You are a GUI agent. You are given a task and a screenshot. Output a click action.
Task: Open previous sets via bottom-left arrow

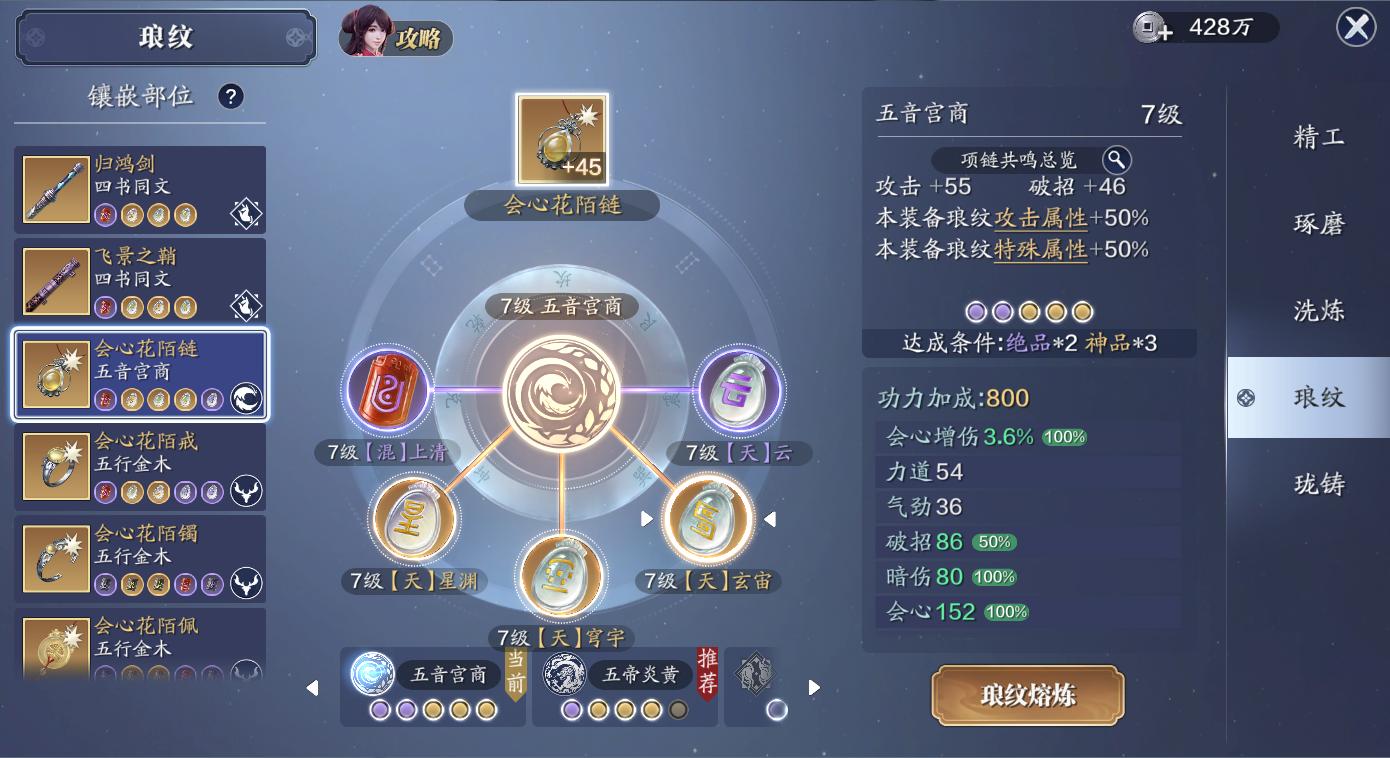point(311,687)
